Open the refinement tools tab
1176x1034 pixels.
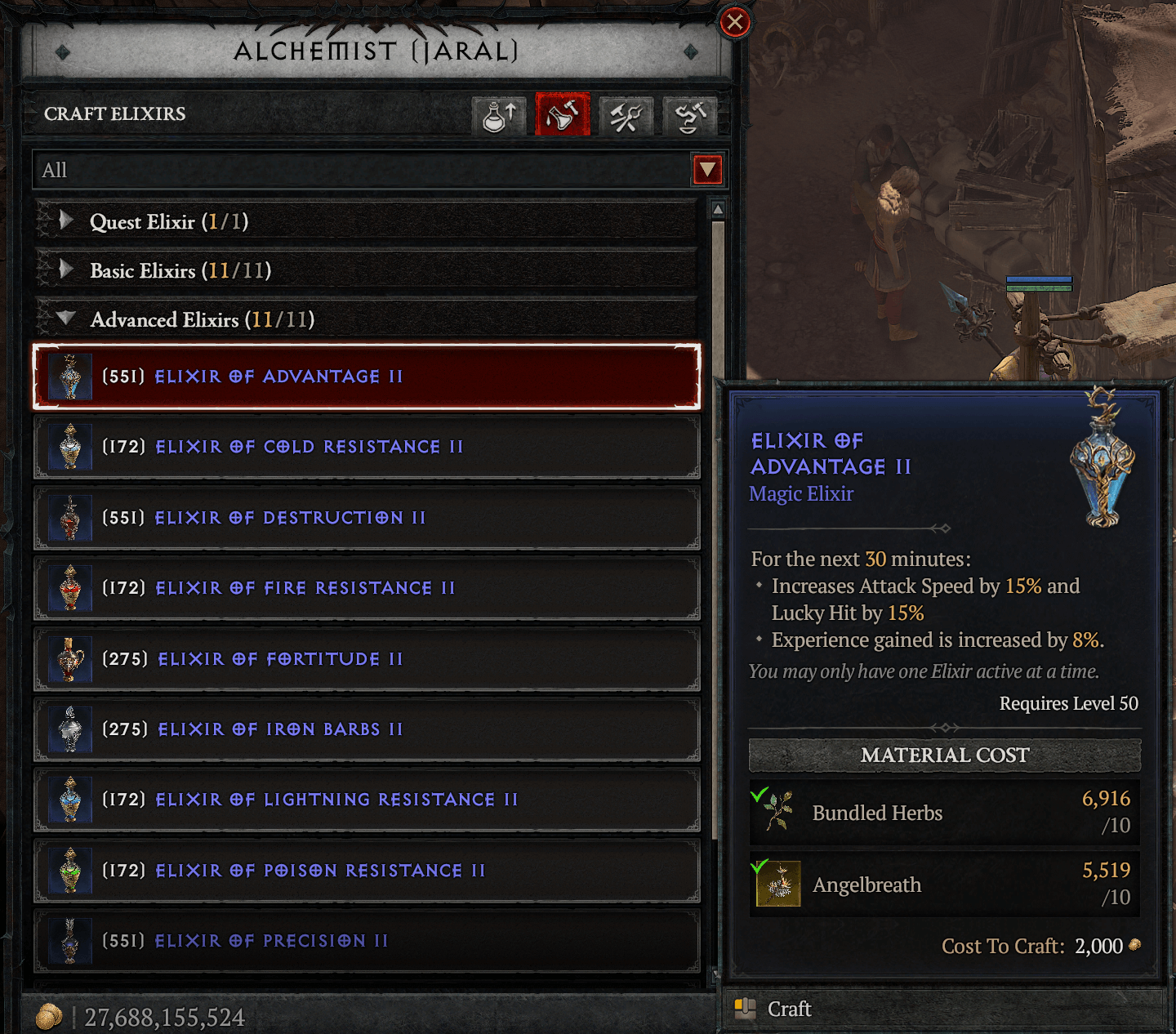(x=626, y=116)
